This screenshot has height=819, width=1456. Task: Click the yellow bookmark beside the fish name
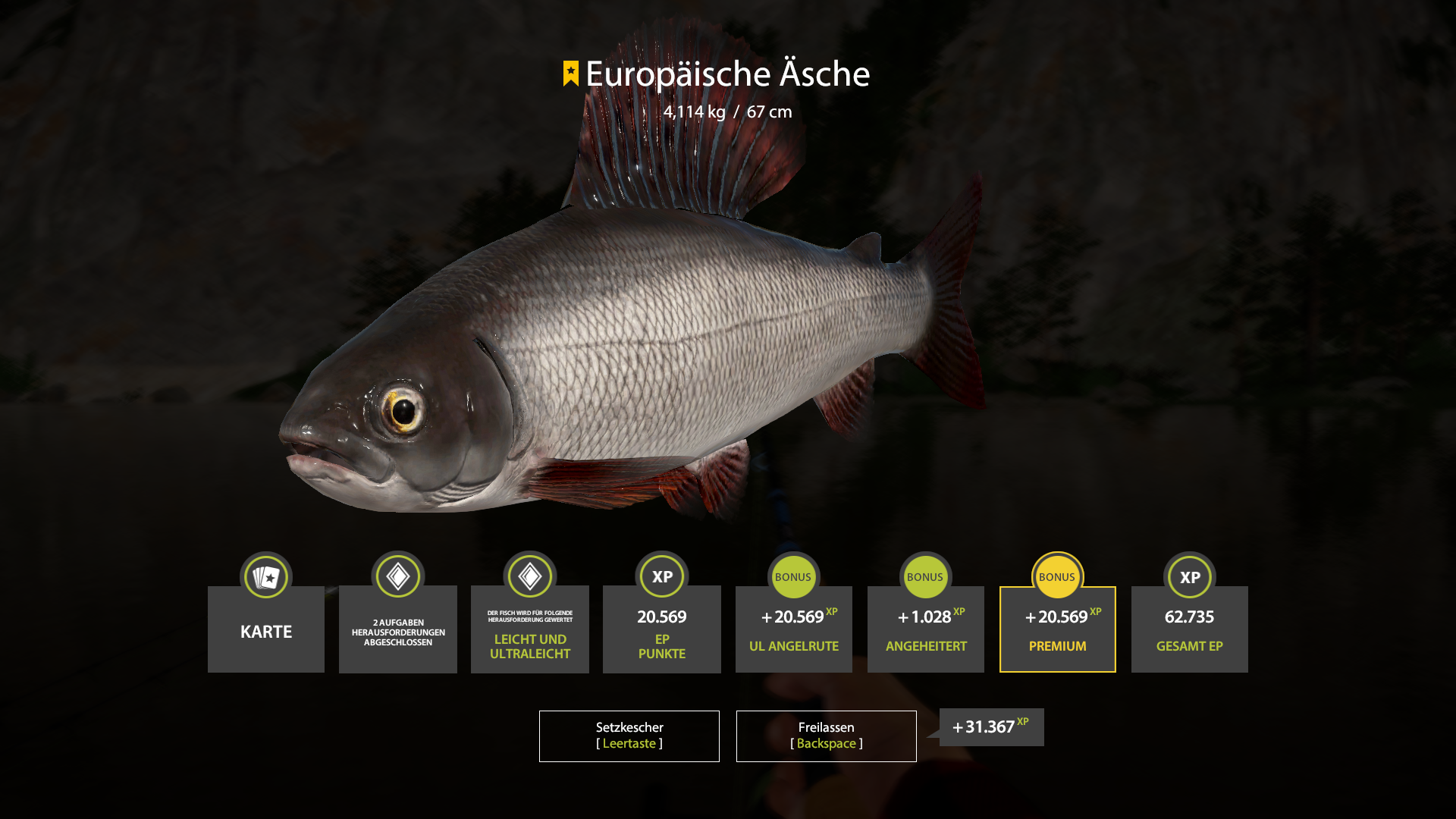click(570, 74)
